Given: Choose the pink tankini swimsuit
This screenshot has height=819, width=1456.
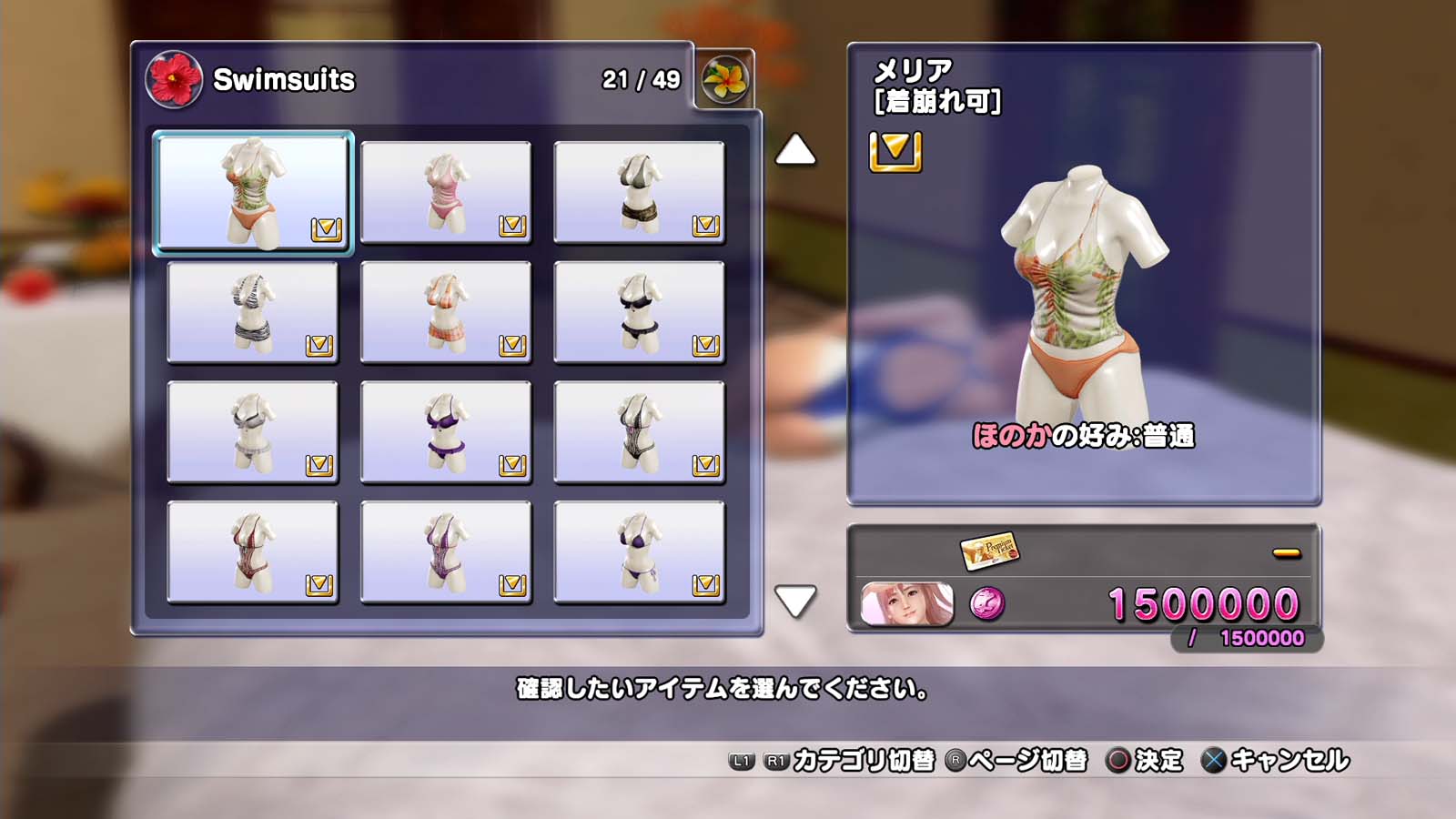Looking at the screenshot, I should (x=446, y=192).
